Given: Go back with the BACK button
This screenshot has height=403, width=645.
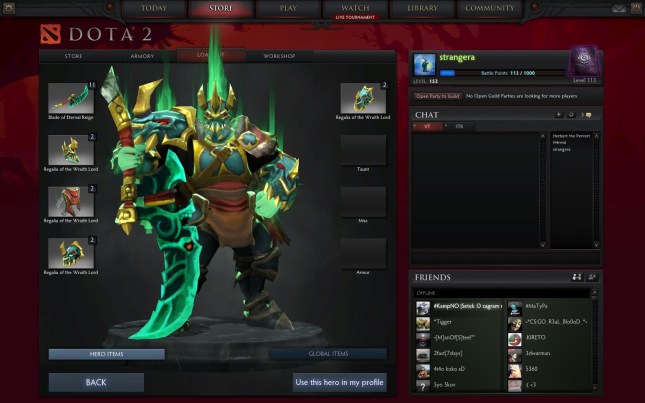Looking at the screenshot, I should point(96,382).
